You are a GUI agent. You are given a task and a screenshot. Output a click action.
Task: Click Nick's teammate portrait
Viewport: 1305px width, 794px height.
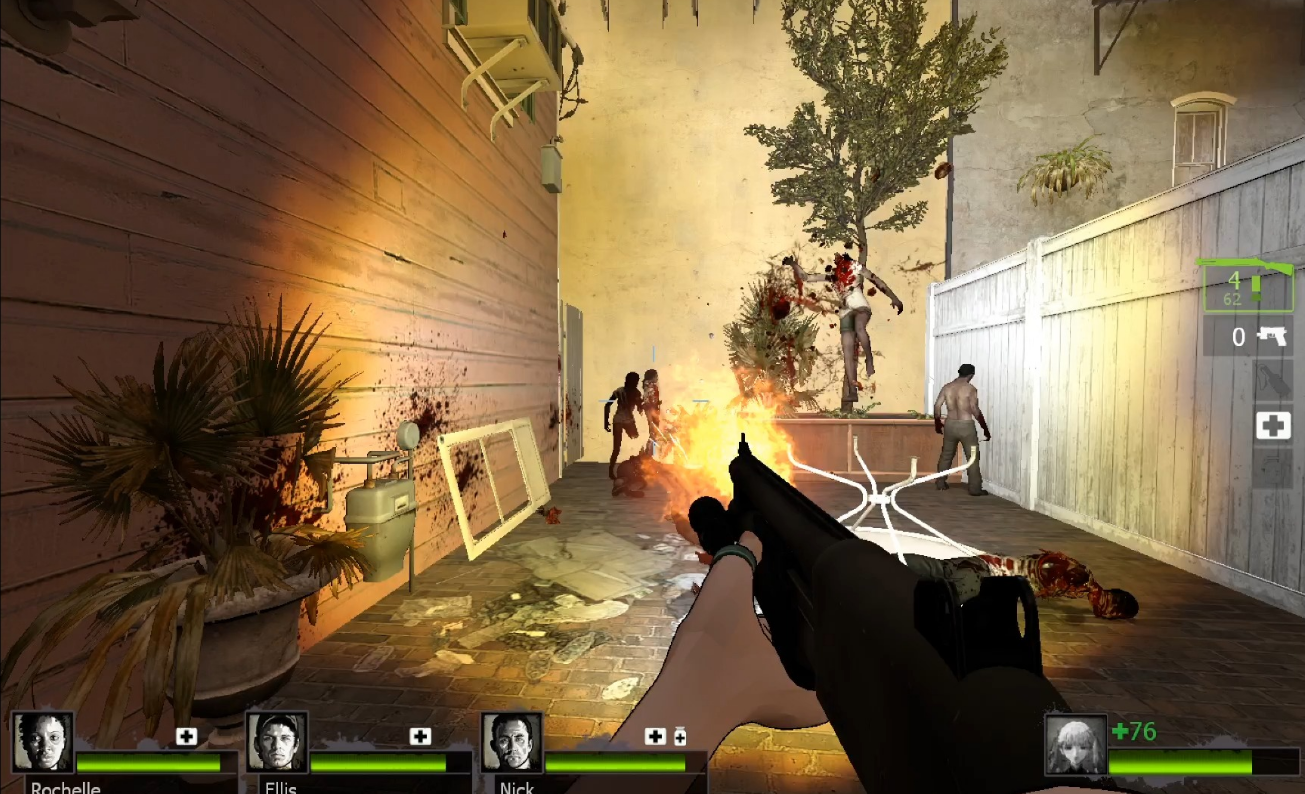(x=511, y=742)
